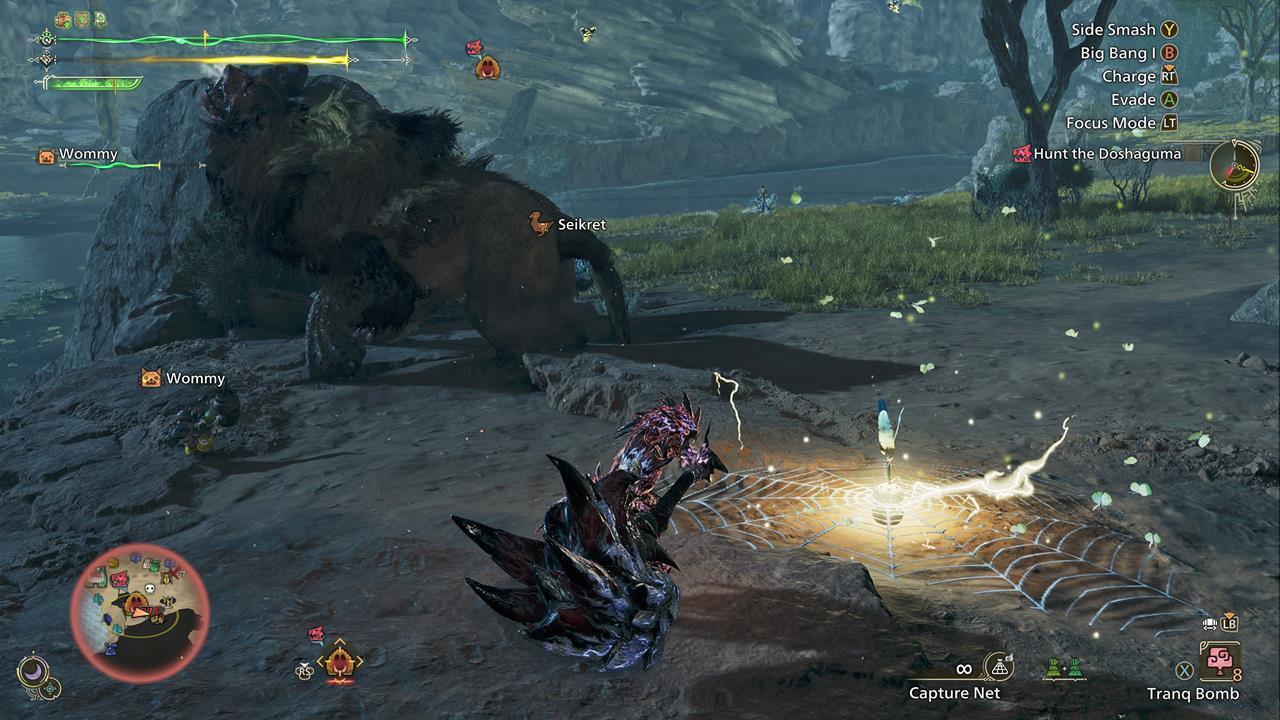
Task: Toggle camera lock-on with the RS icon
Action: point(304,670)
